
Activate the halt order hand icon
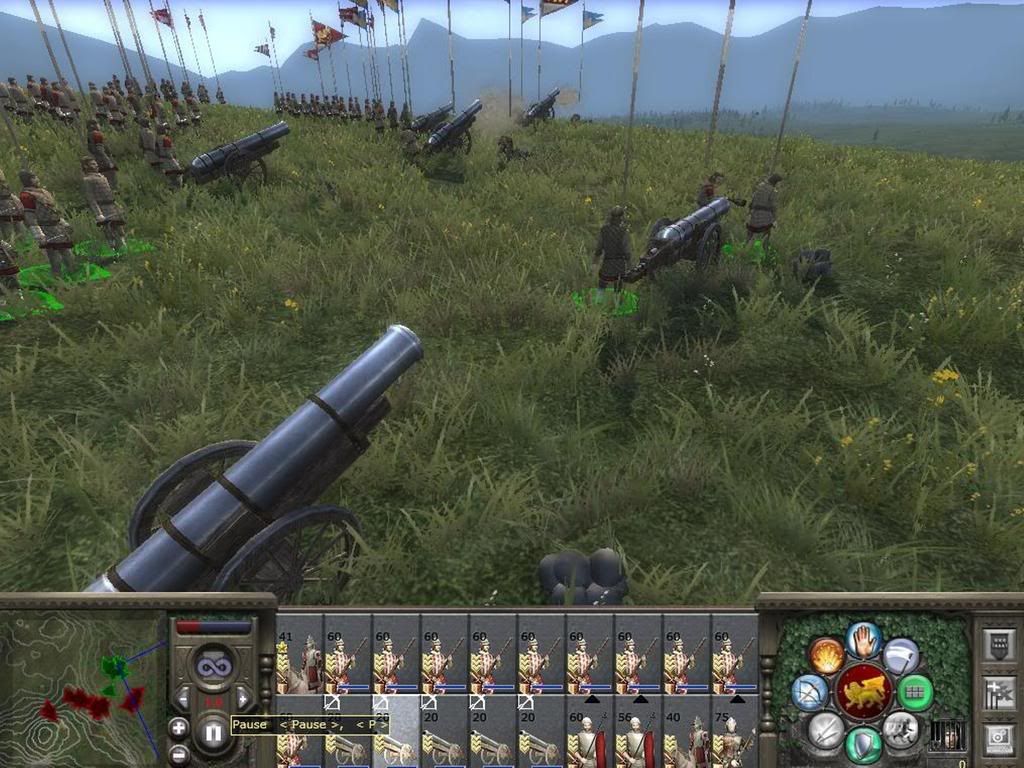(862, 640)
